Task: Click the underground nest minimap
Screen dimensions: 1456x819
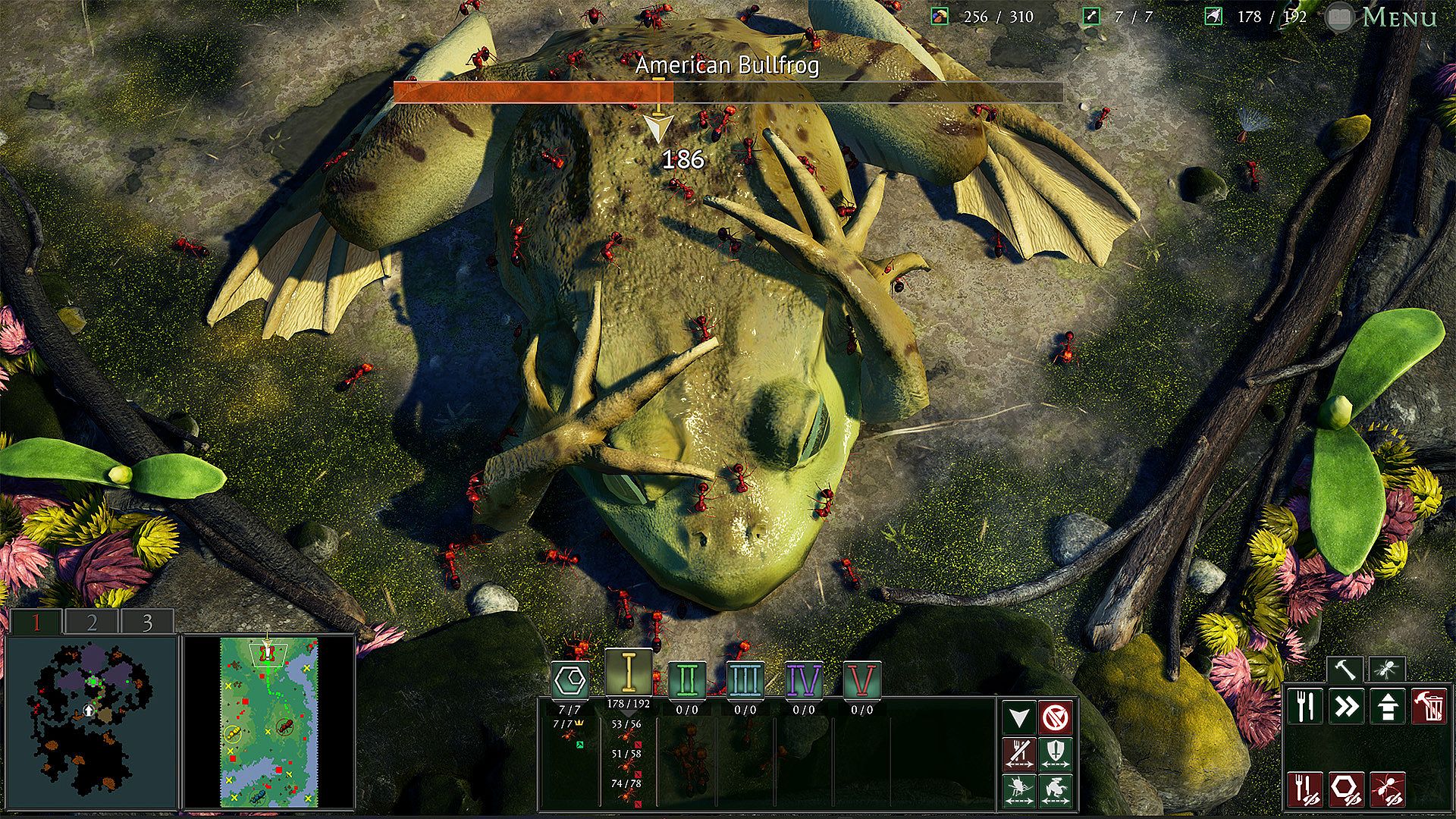Action: [x=91, y=722]
